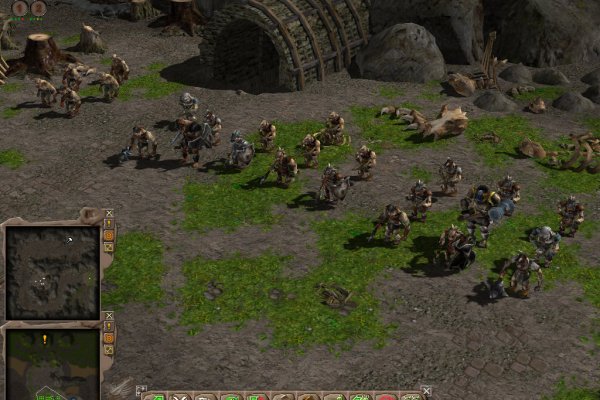Close the bottom command toolbar with its X
The image size is (600, 400).
[427, 391]
